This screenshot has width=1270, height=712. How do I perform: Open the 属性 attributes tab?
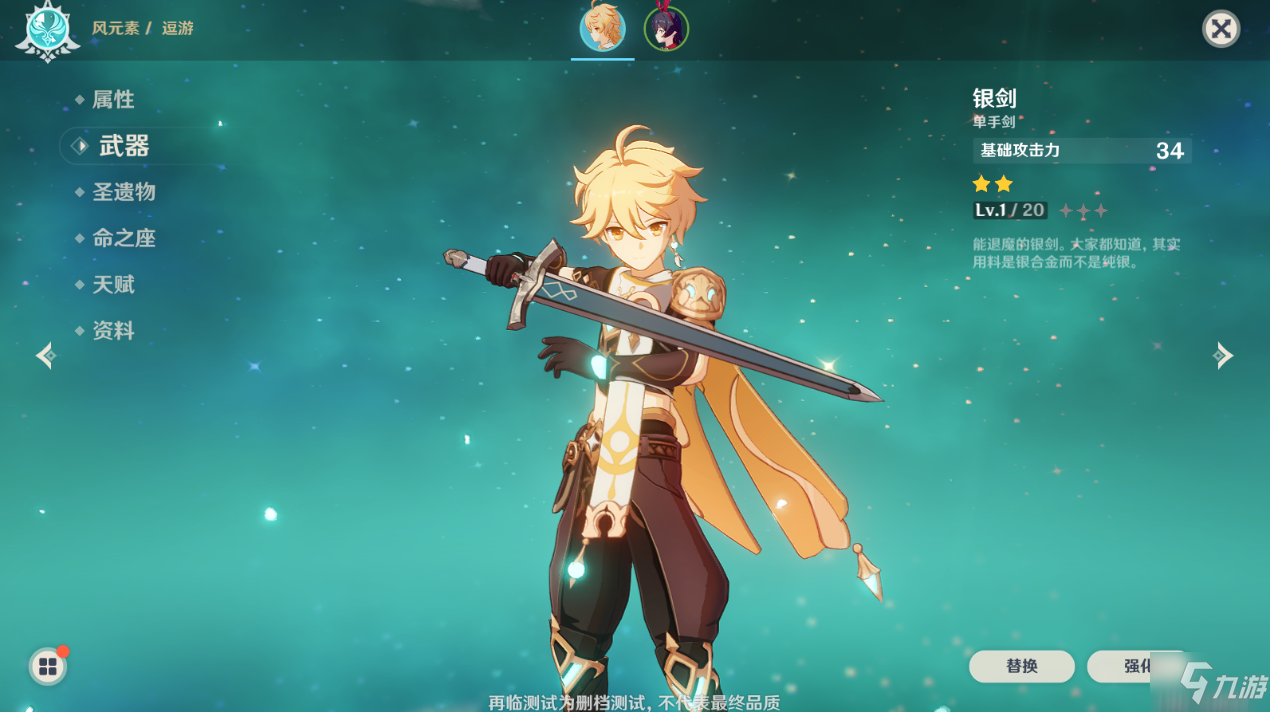click(112, 100)
